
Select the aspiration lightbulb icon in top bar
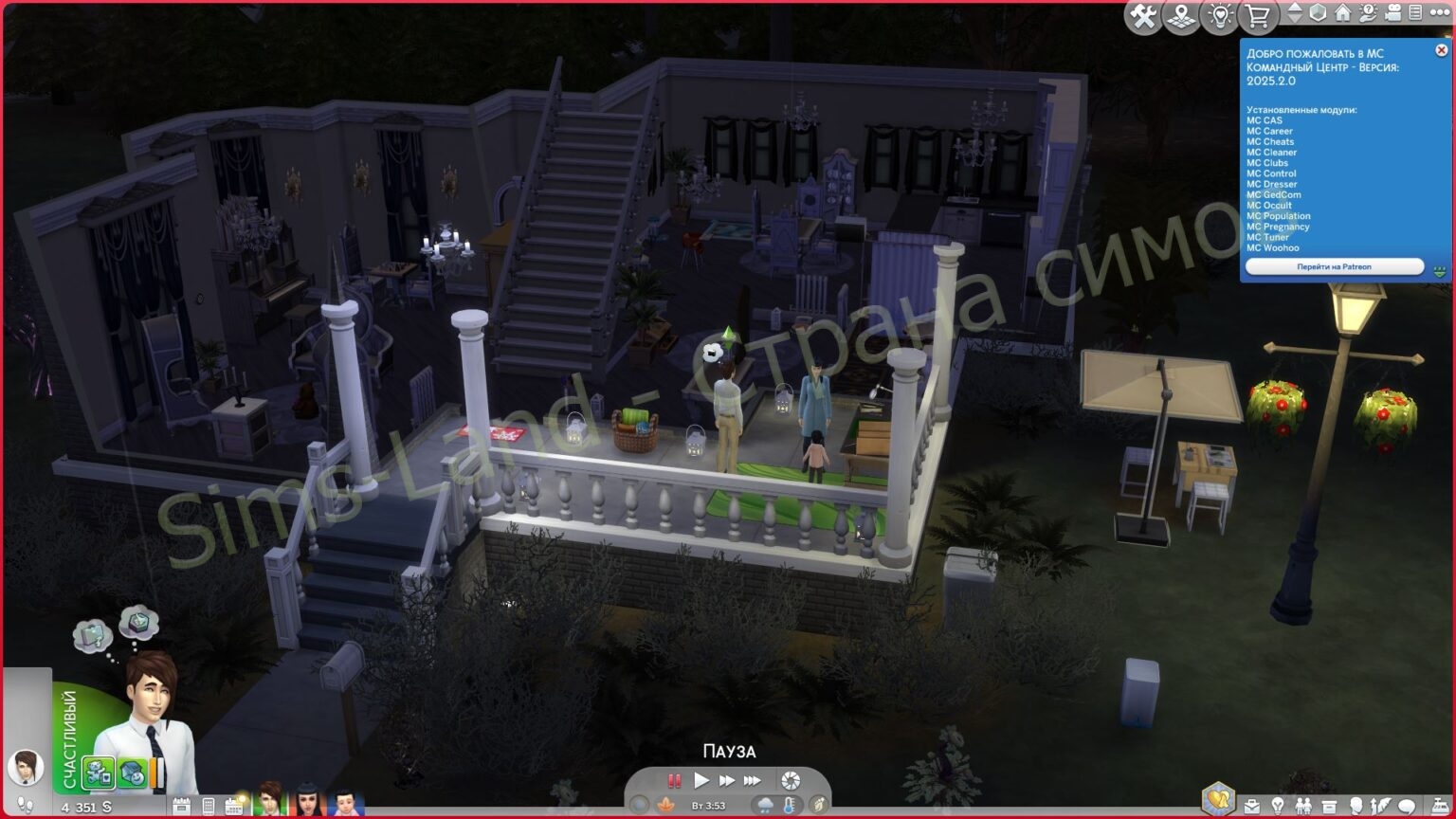(x=1220, y=16)
